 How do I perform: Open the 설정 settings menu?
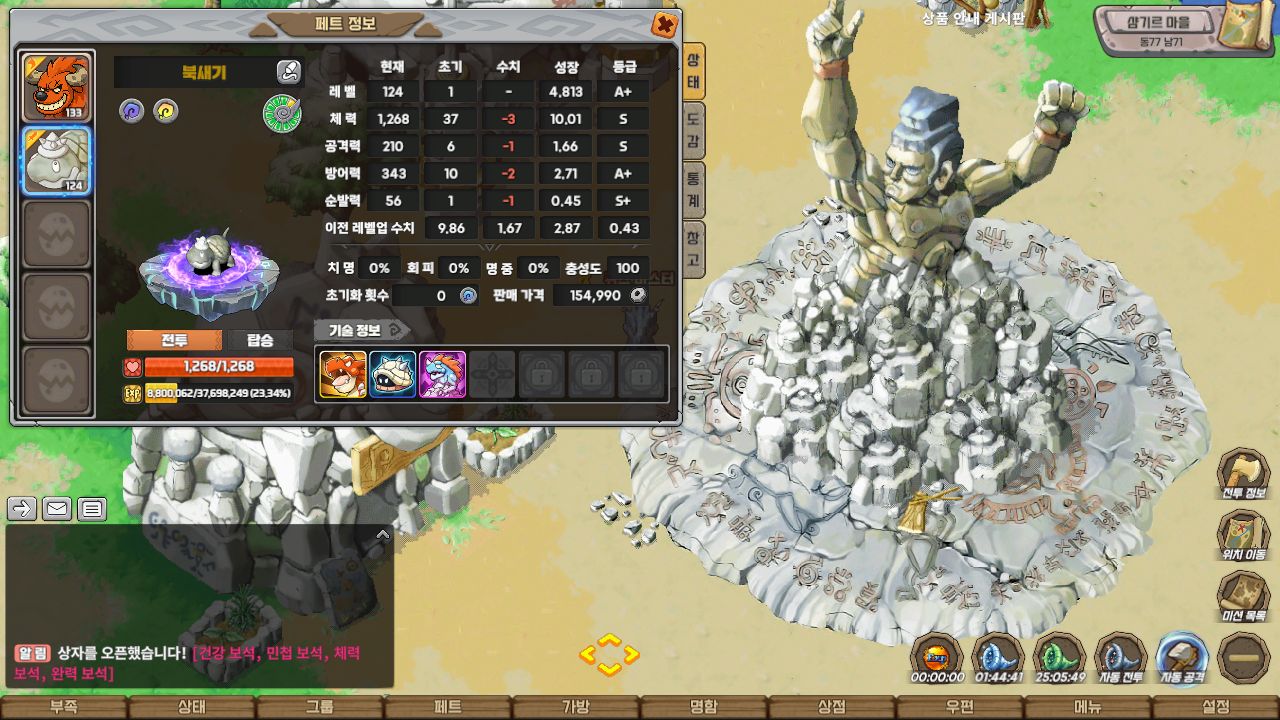coord(1215,707)
